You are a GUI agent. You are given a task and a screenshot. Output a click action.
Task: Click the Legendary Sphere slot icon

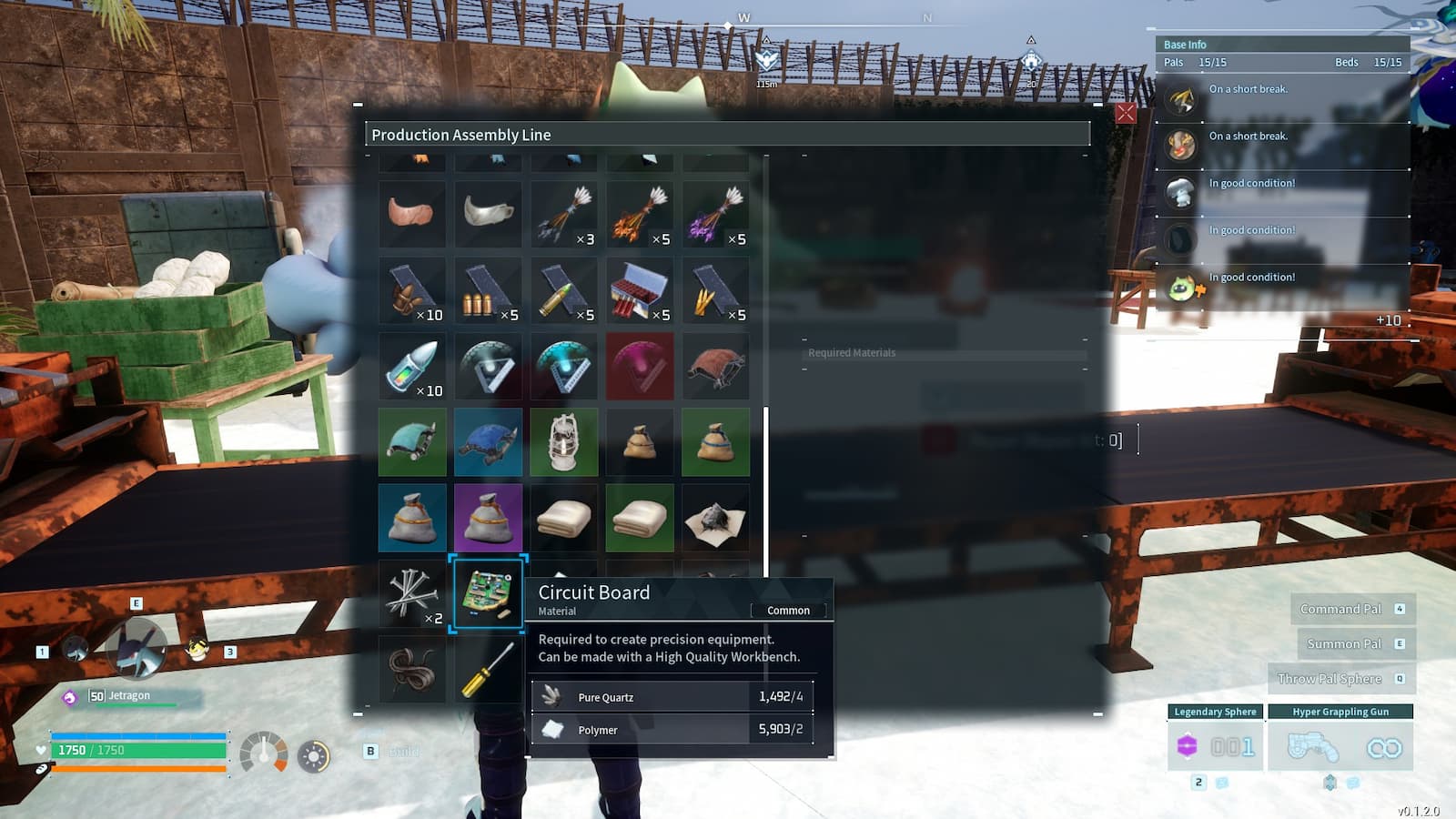click(x=1187, y=744)
